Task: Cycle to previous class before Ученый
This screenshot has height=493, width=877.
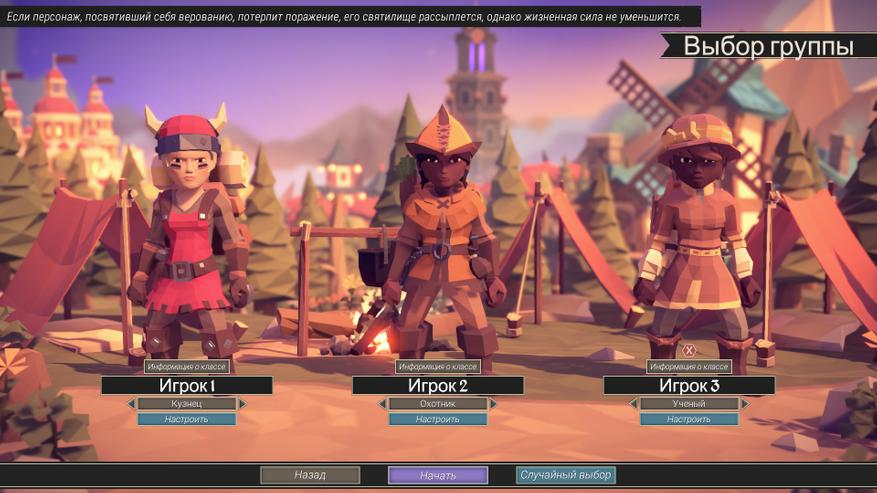Action: [633, 404]
